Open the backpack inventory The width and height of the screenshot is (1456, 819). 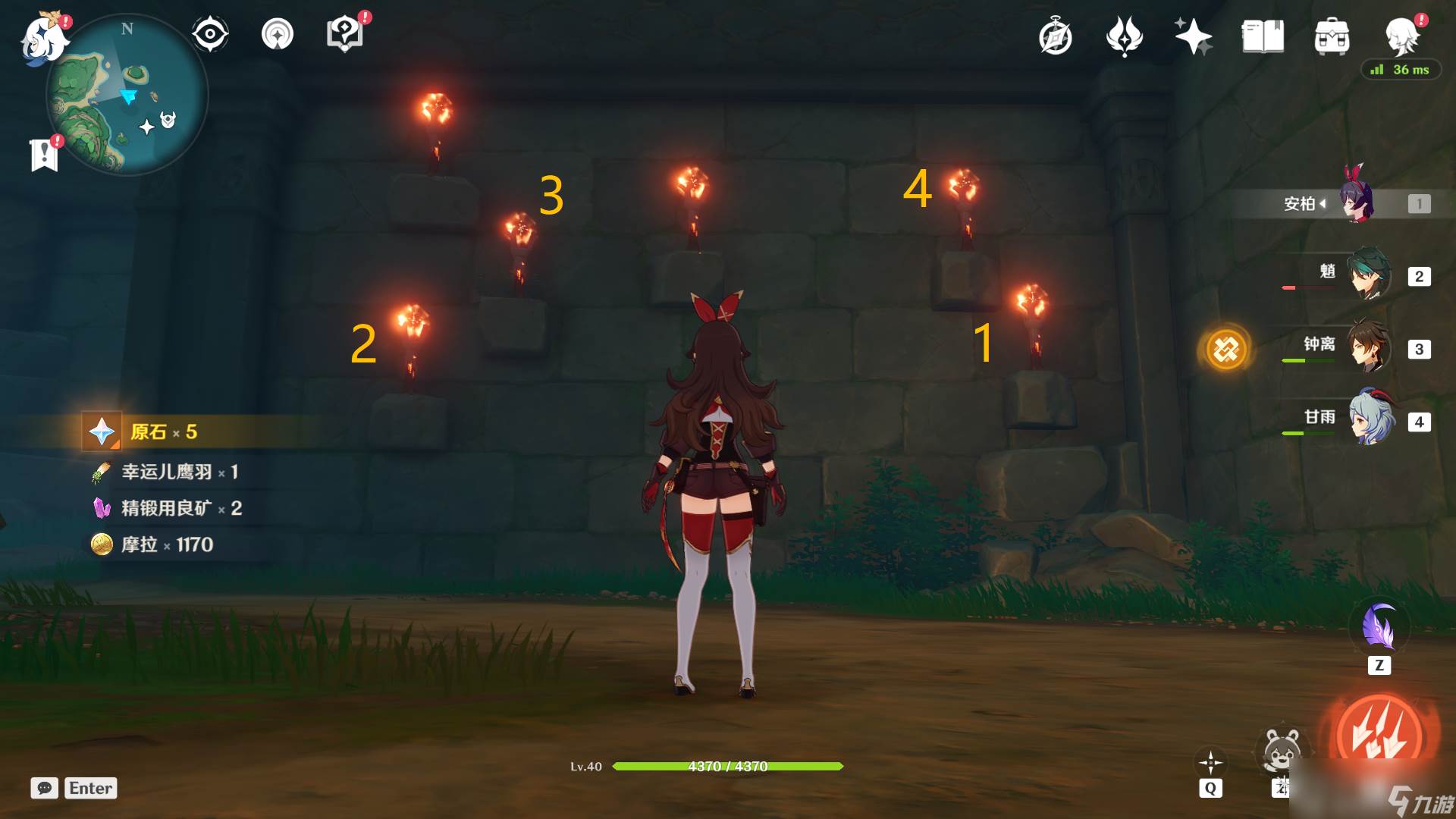click(1332, 37)
